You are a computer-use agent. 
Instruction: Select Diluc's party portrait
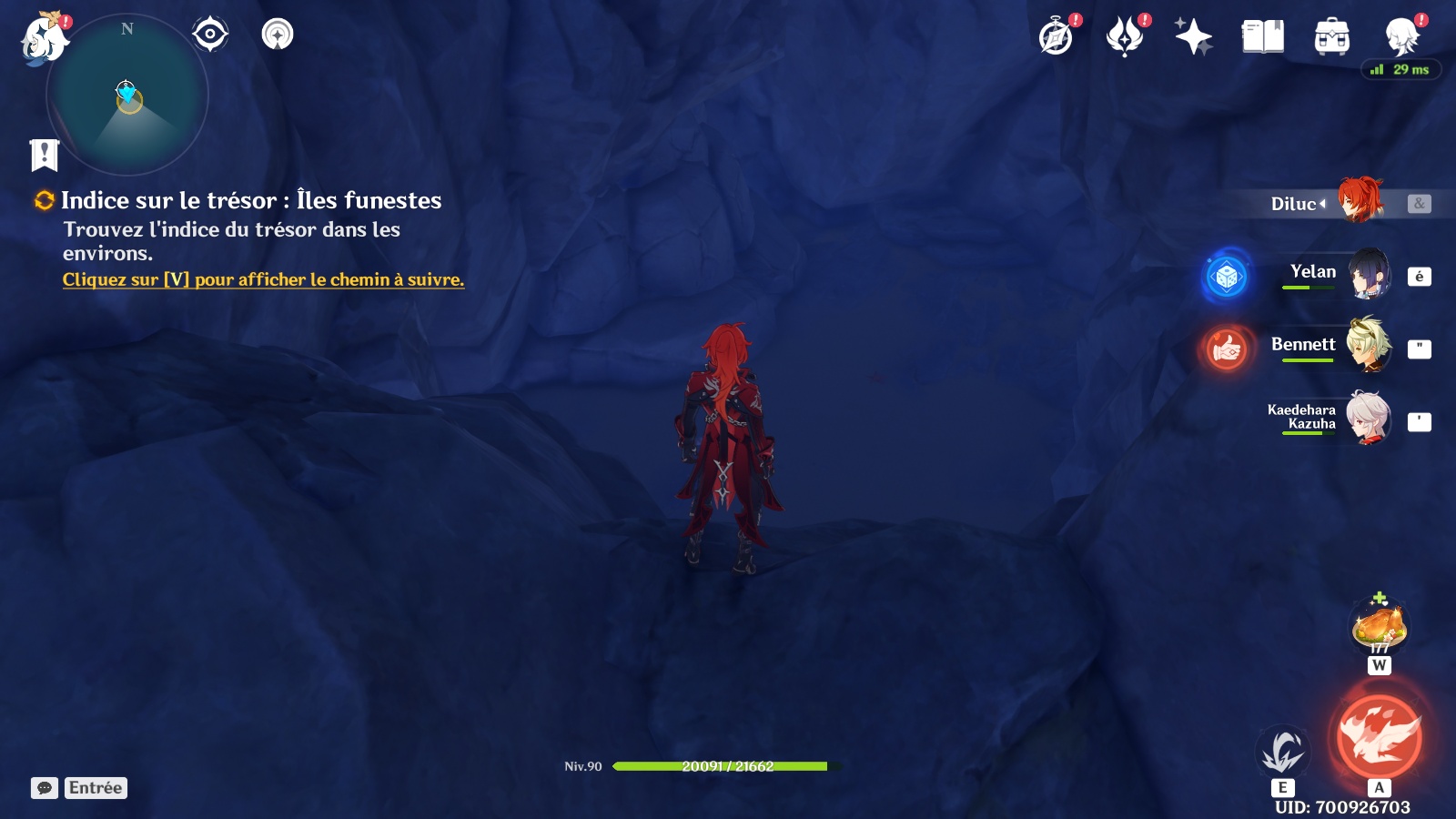(1360, 201)
